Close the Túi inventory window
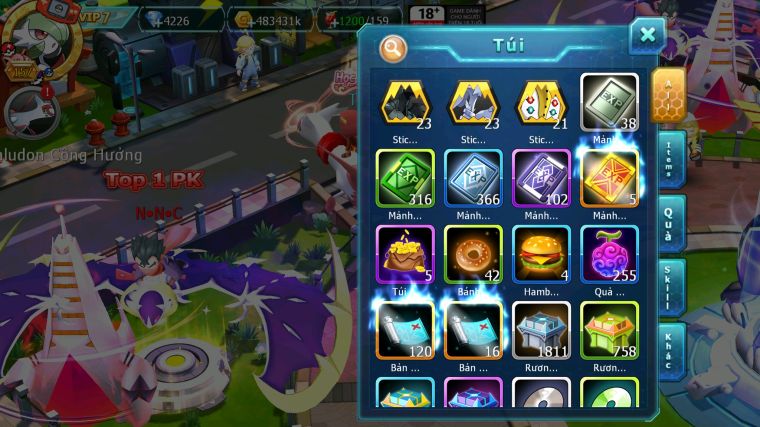 point(647,36)
